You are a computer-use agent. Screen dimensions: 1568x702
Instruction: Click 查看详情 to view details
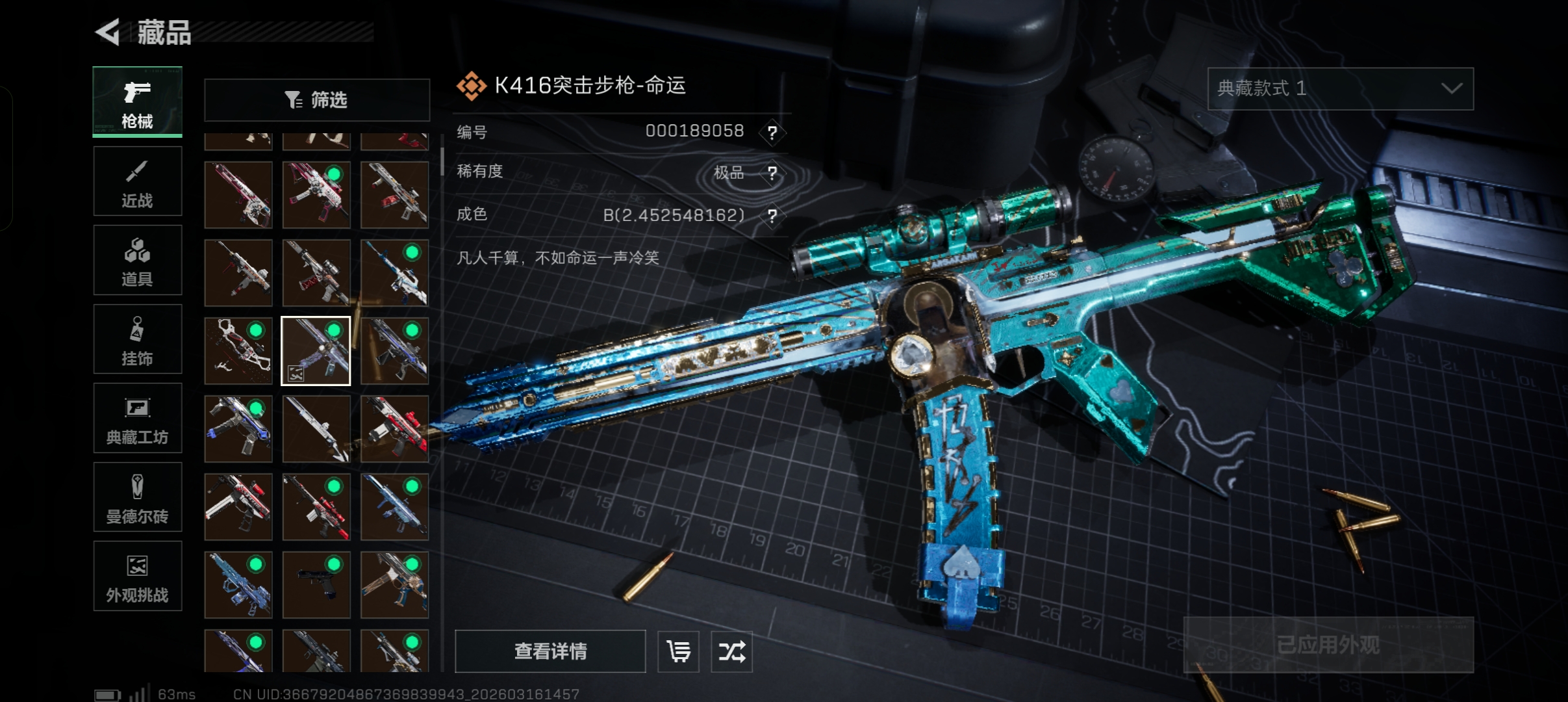(x=550, y=651)
